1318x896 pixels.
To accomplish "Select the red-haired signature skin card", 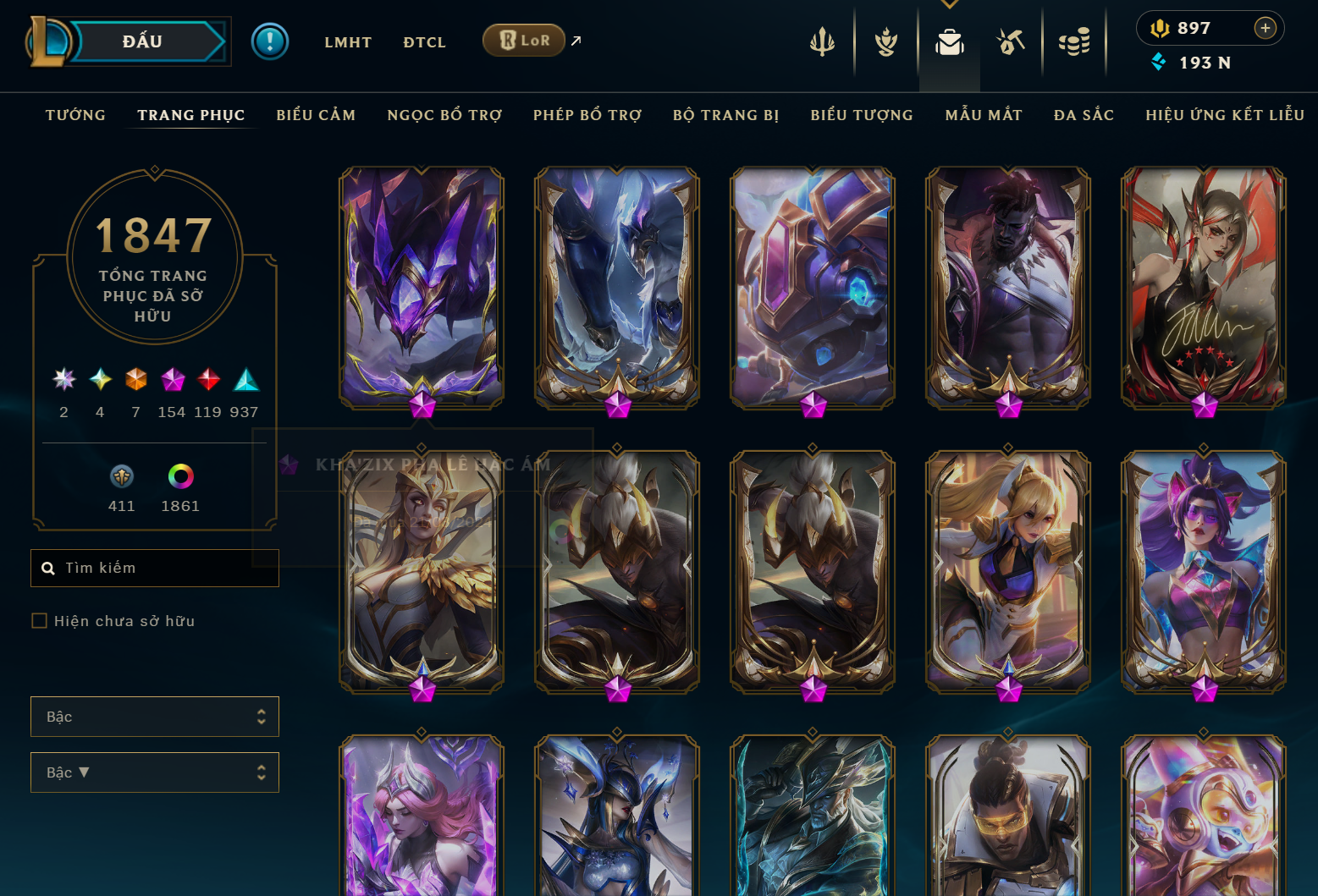I will coord(1203,288).
